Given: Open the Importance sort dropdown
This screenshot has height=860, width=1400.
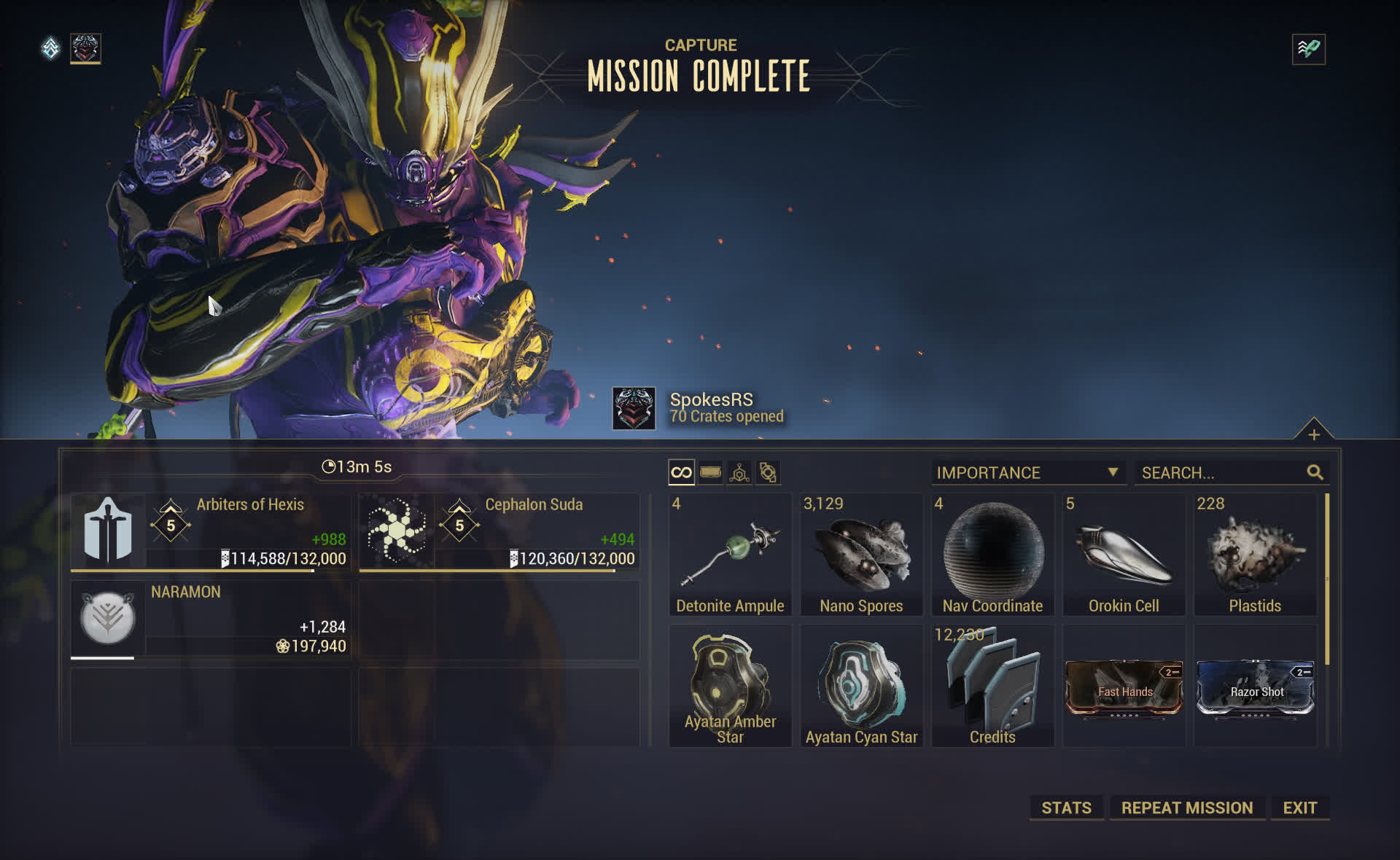Looking at the screenshot, I should (x=1027, y=472).
